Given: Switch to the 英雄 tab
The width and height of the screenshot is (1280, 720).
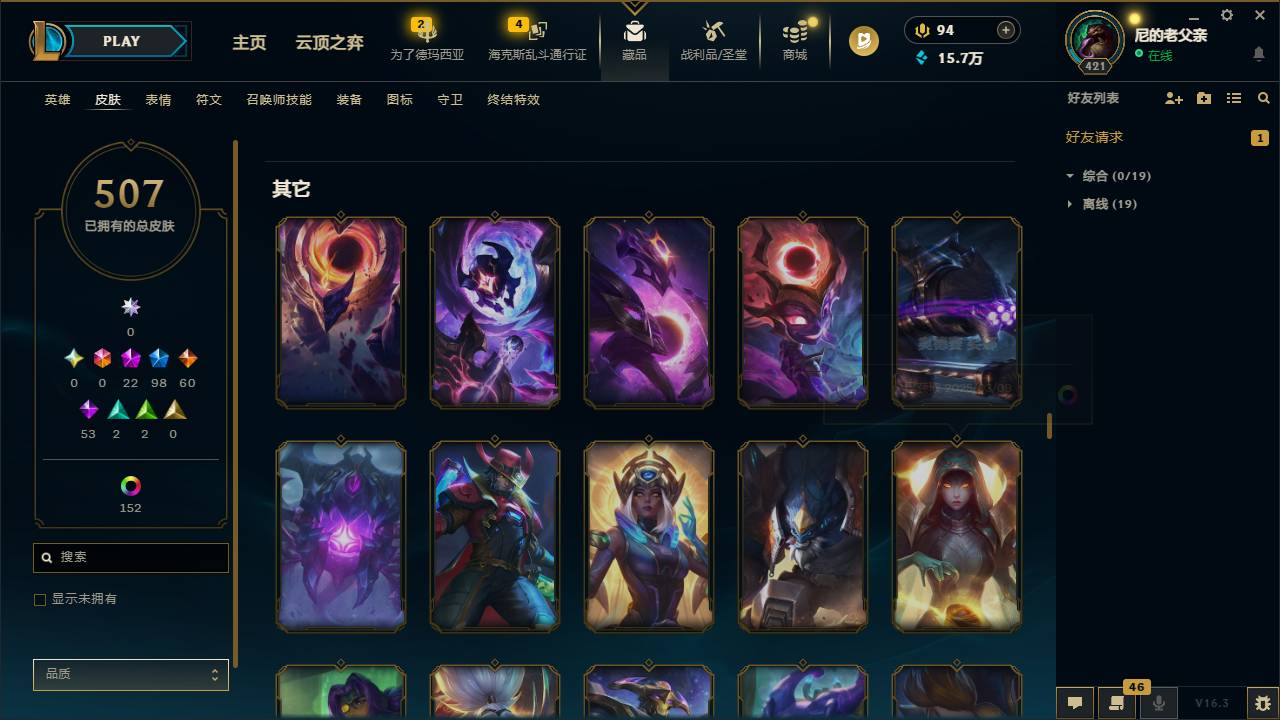Looking at the screenshot, I should (x=56, y=100).
